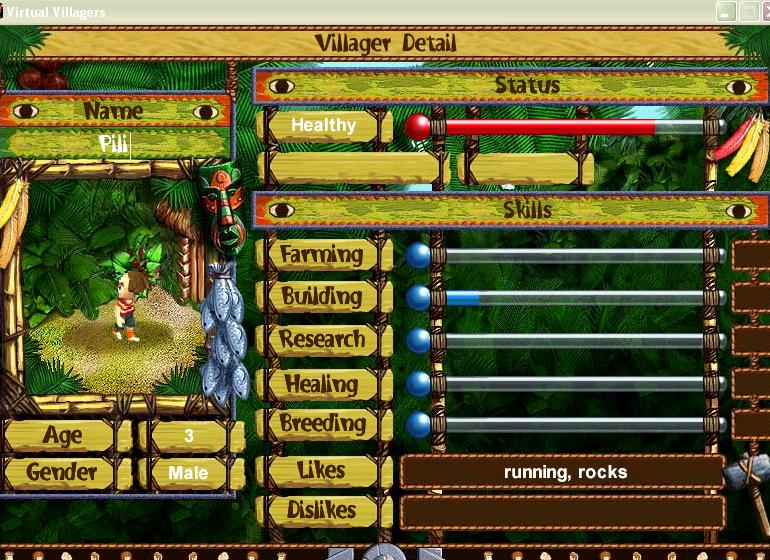This screenshot has height=560, width=770.
Task: Edit the villager name field showing Pili
Action: [116, 143]
